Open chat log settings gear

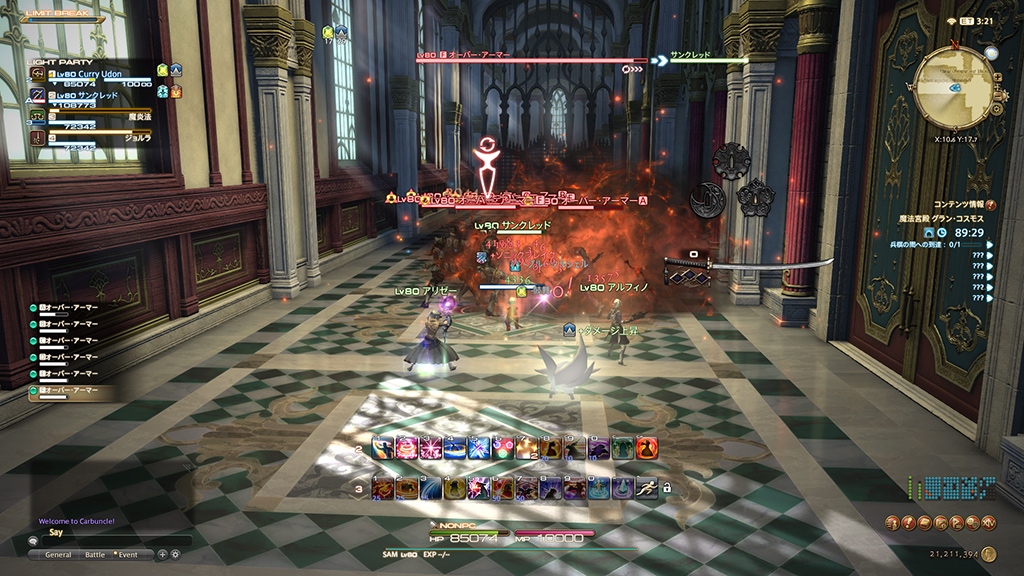tap(175, 554)
